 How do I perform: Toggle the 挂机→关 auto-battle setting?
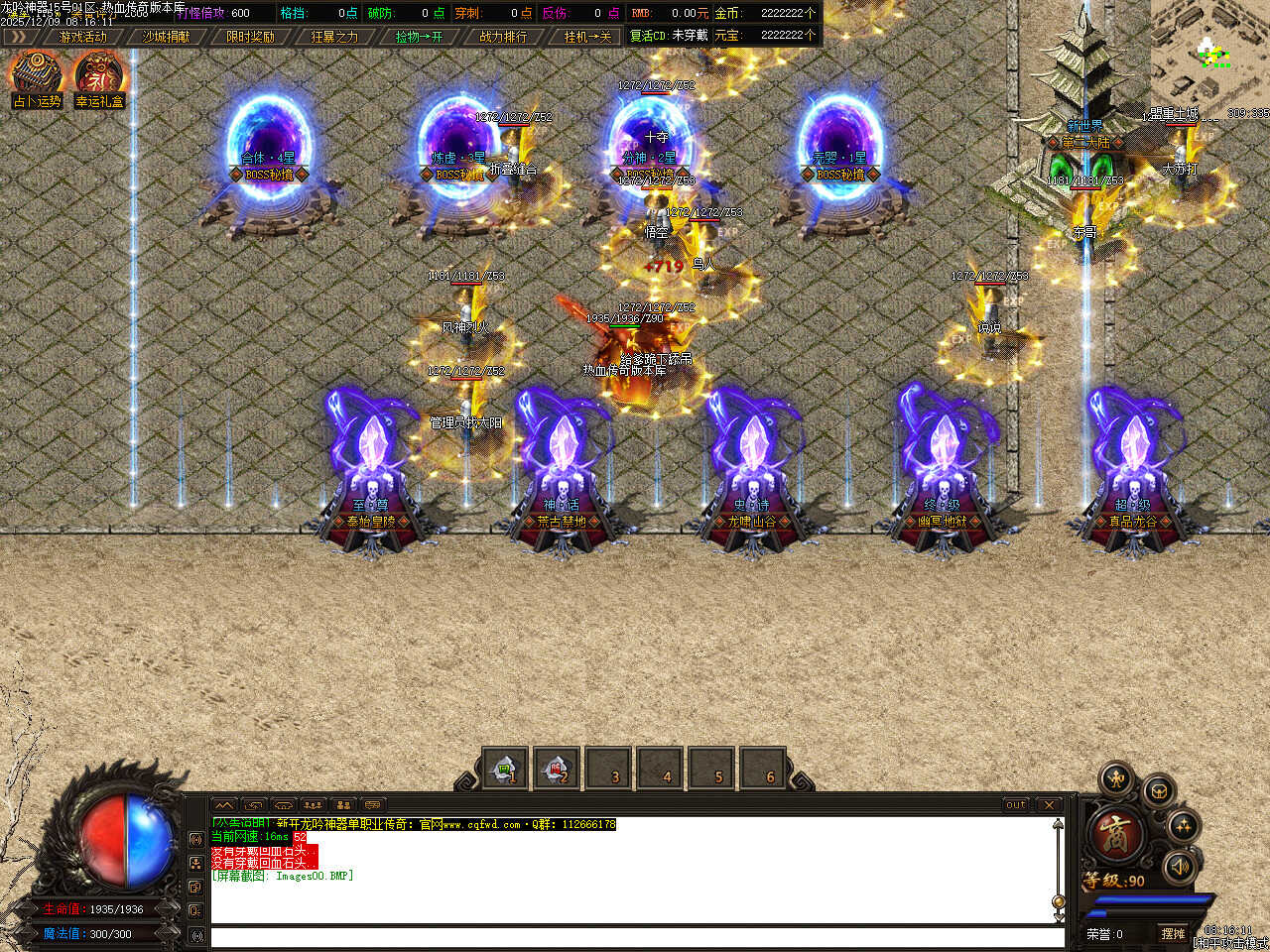tap(587, 37)
